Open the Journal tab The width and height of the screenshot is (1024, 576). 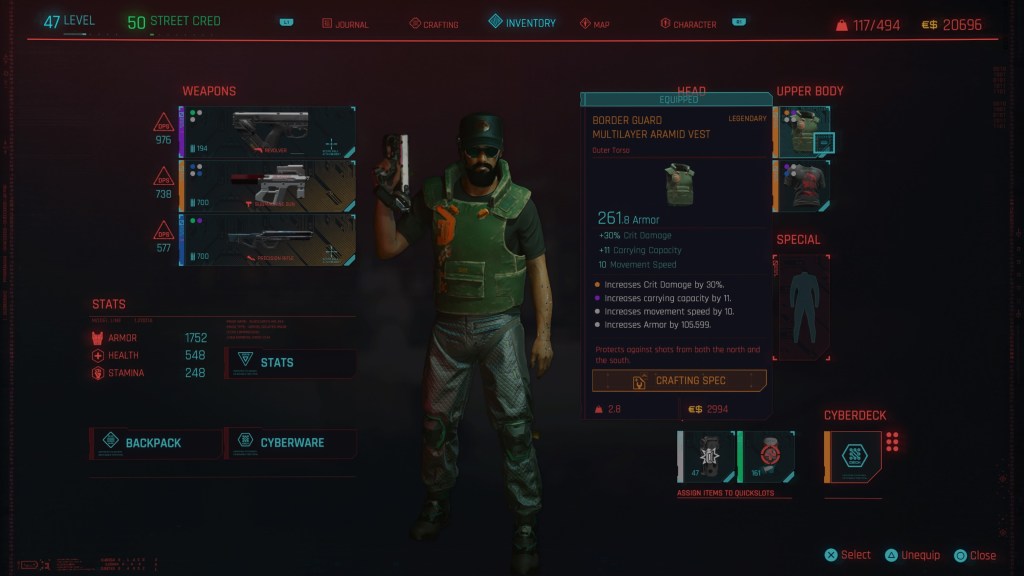pos(346,23)
